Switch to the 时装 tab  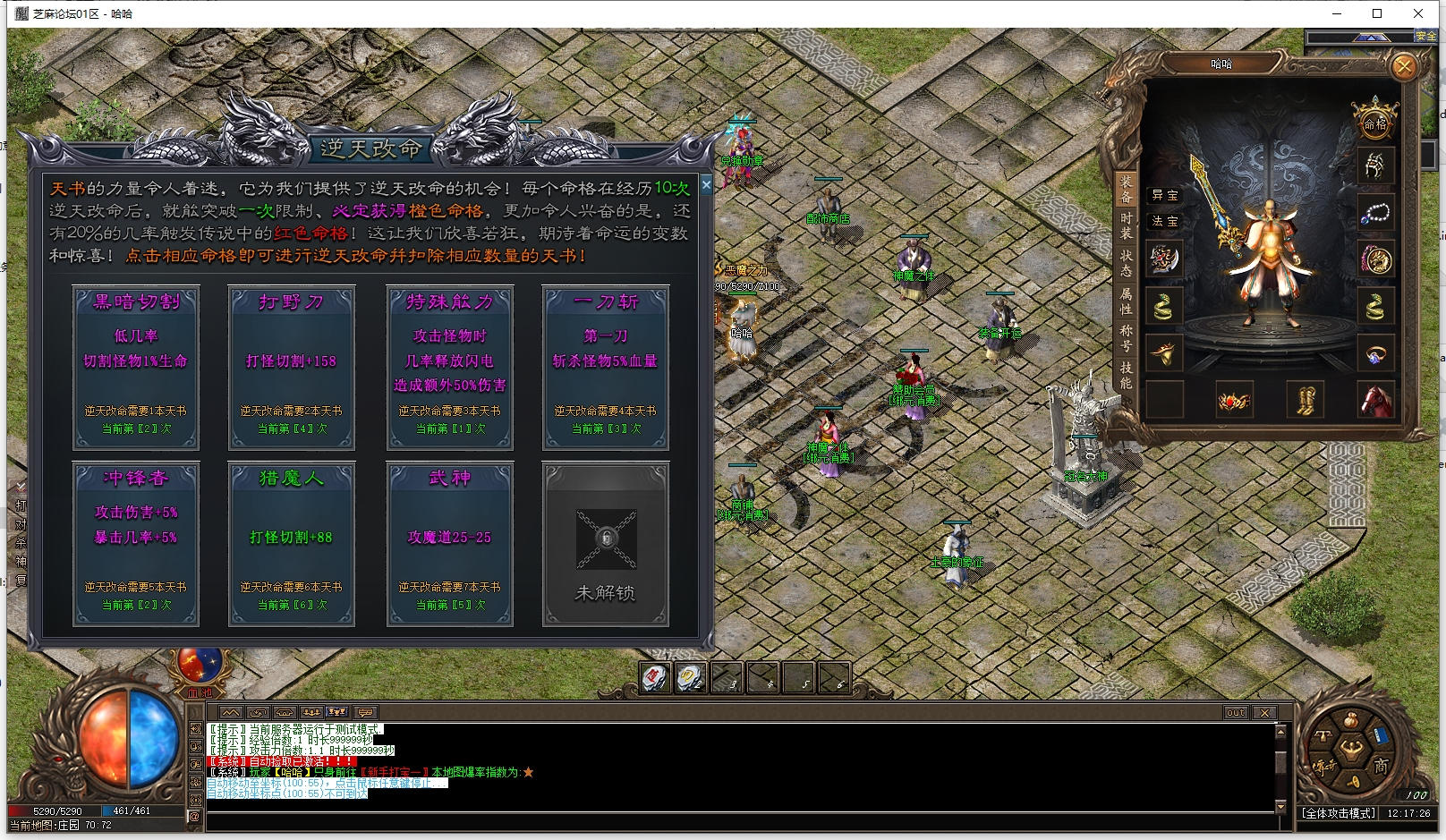pyautogui.click(x=1126, y=225)
